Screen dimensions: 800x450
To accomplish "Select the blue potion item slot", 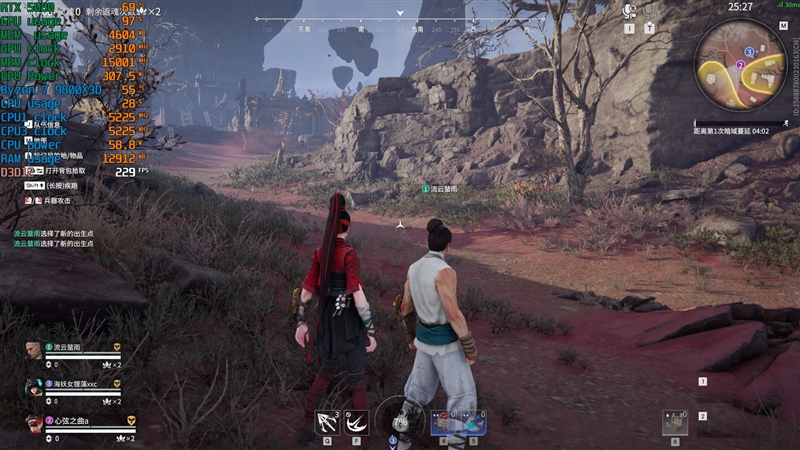I will click(x=472, y=423).
